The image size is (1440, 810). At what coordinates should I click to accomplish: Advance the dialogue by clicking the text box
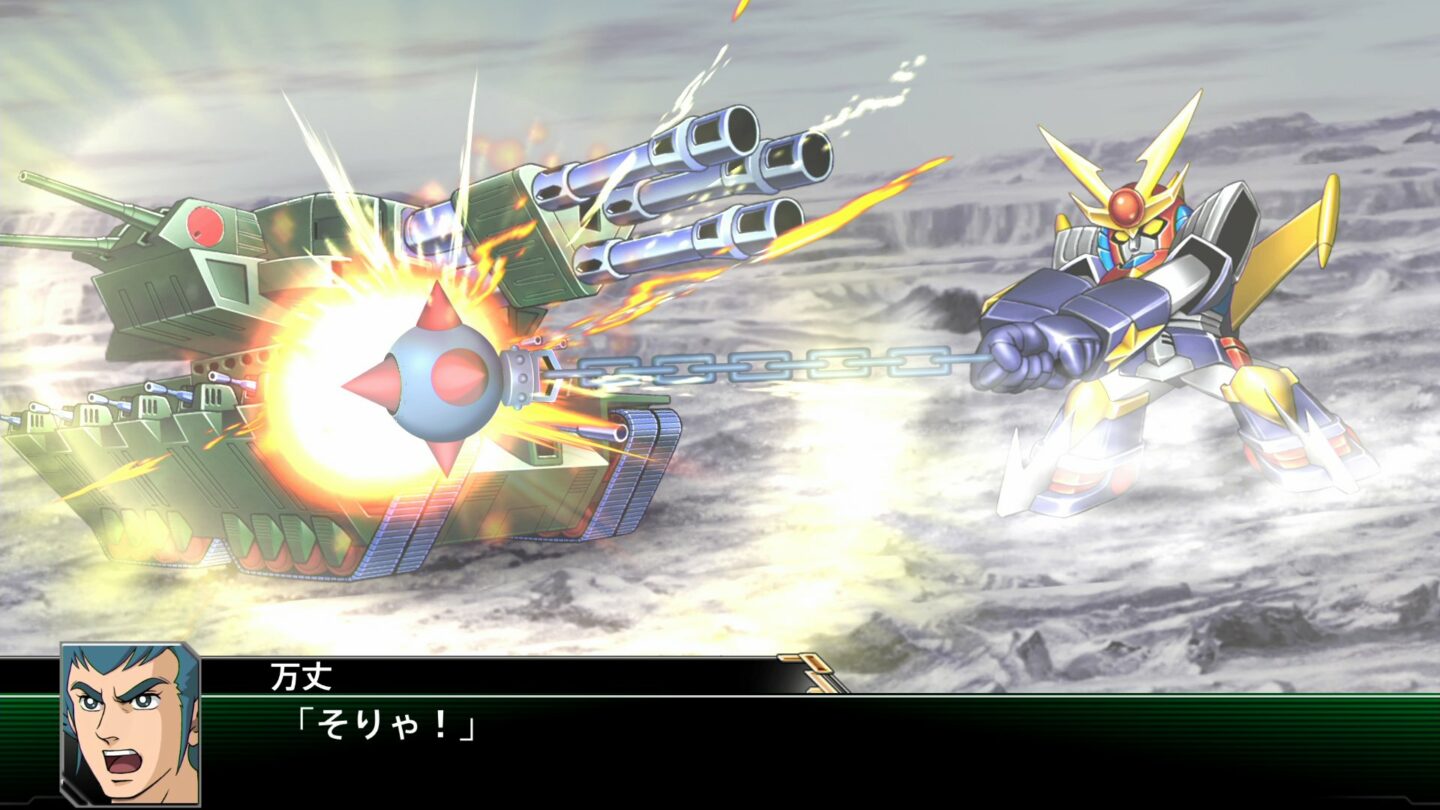point(700,720)
